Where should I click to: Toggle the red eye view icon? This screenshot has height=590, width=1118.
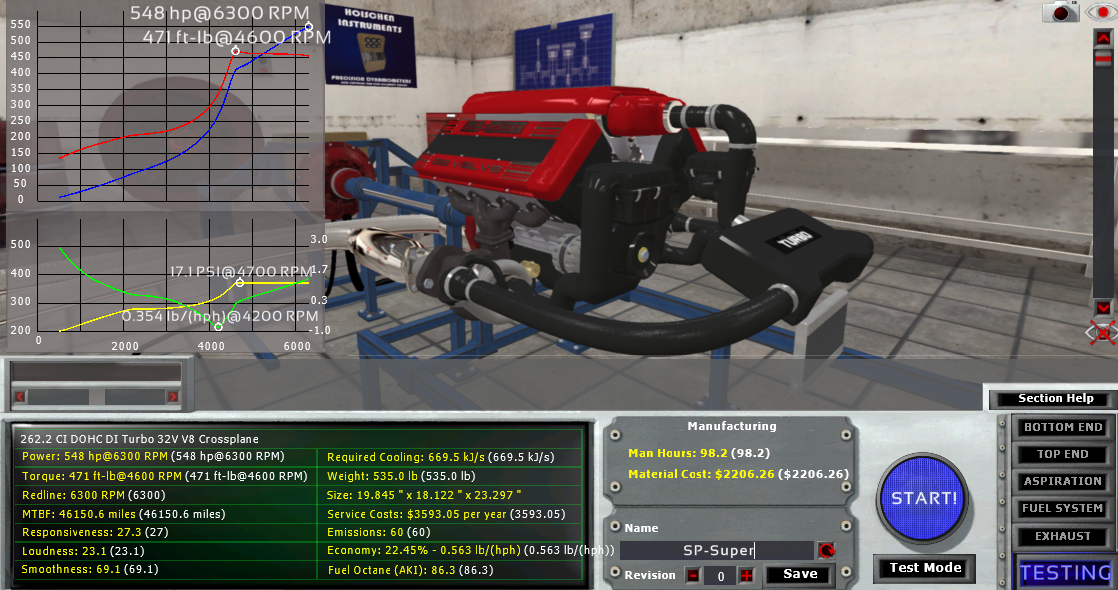(1100, 12)
